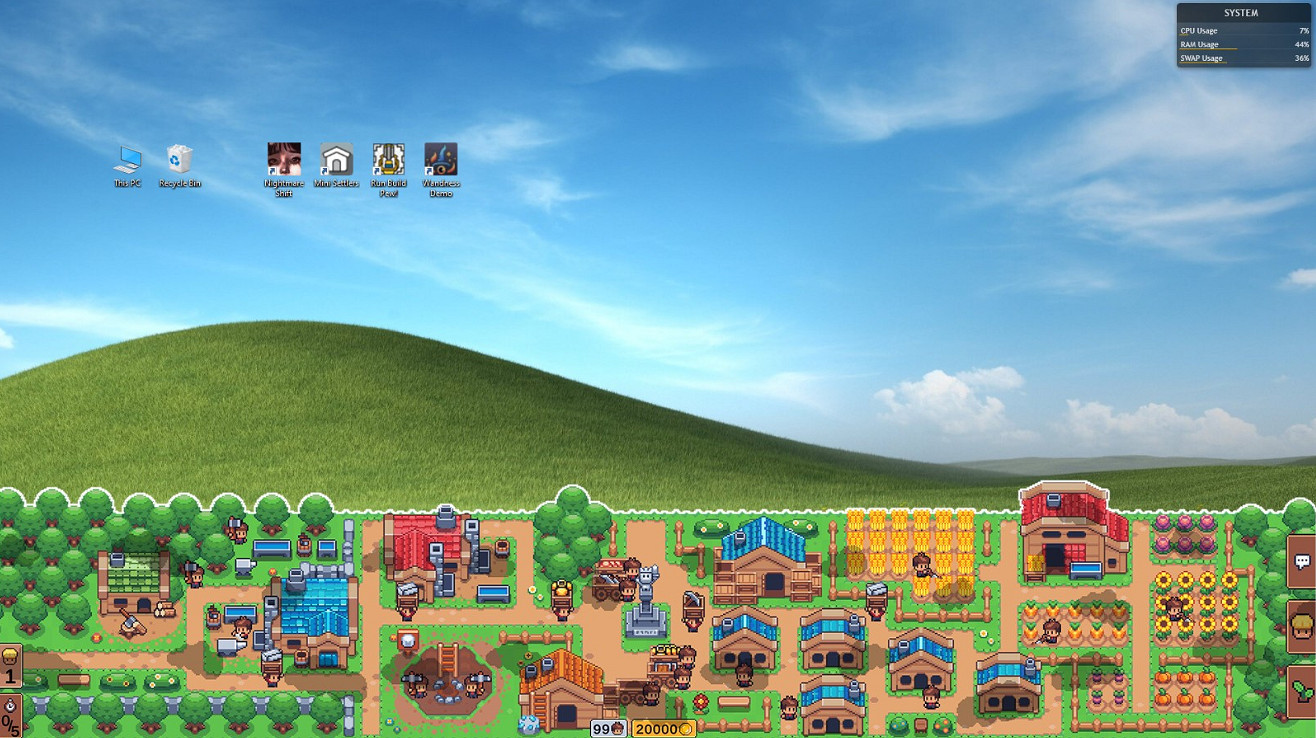Launch the Mini Settlers desktop shortcut

336,160
